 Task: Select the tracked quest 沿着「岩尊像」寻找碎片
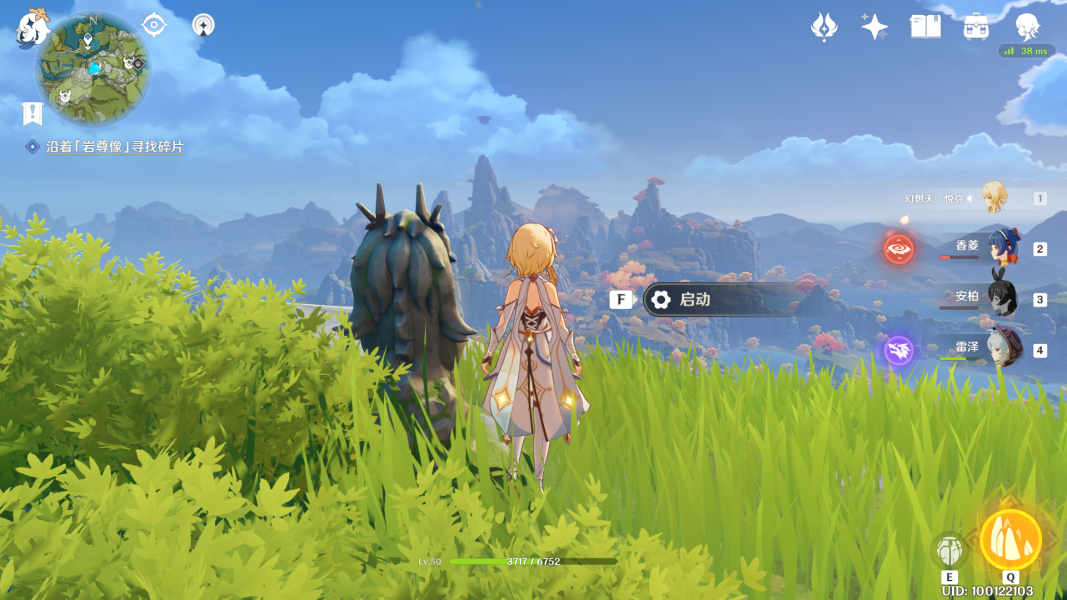coord(114,147)
